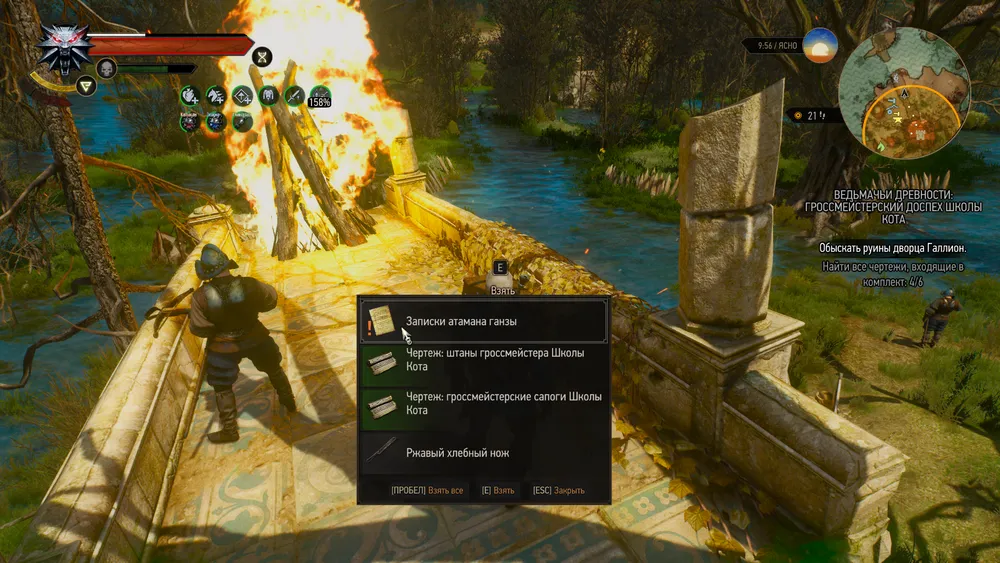
Task: Click the armor buff icon
Action: pyautogui.click(x=268, y=96)
